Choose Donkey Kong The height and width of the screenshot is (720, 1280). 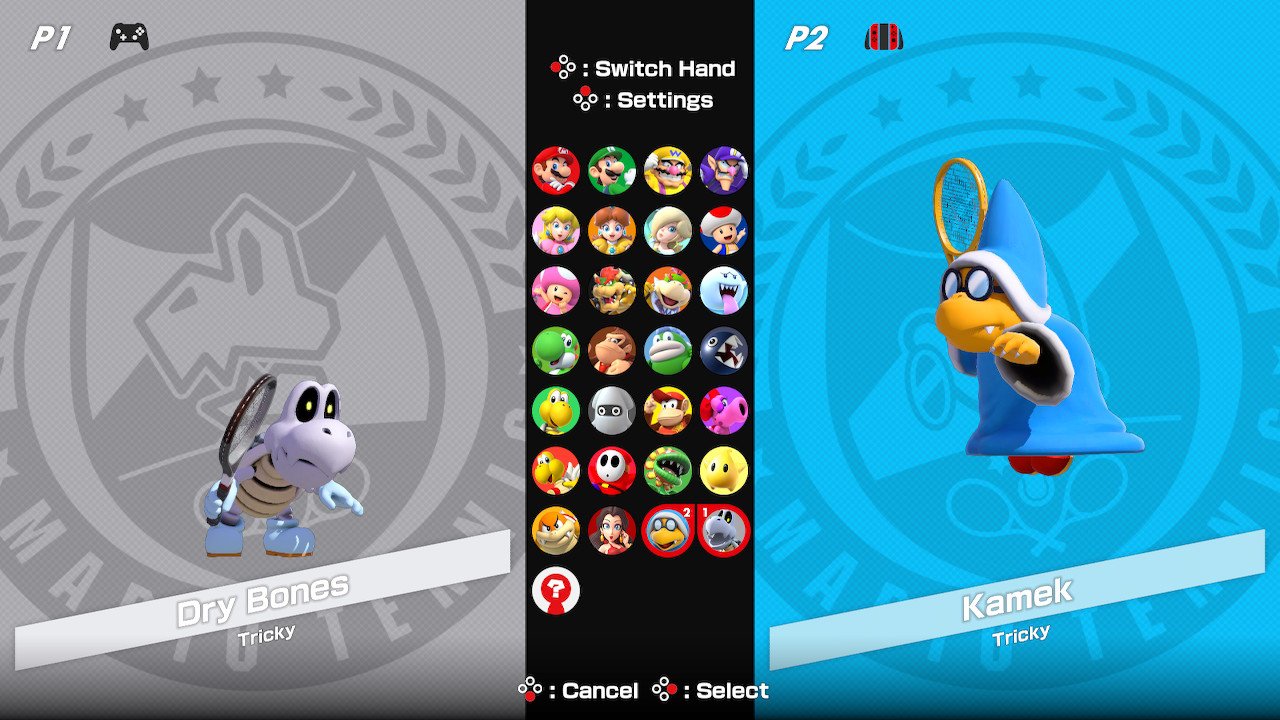point(612,350)
